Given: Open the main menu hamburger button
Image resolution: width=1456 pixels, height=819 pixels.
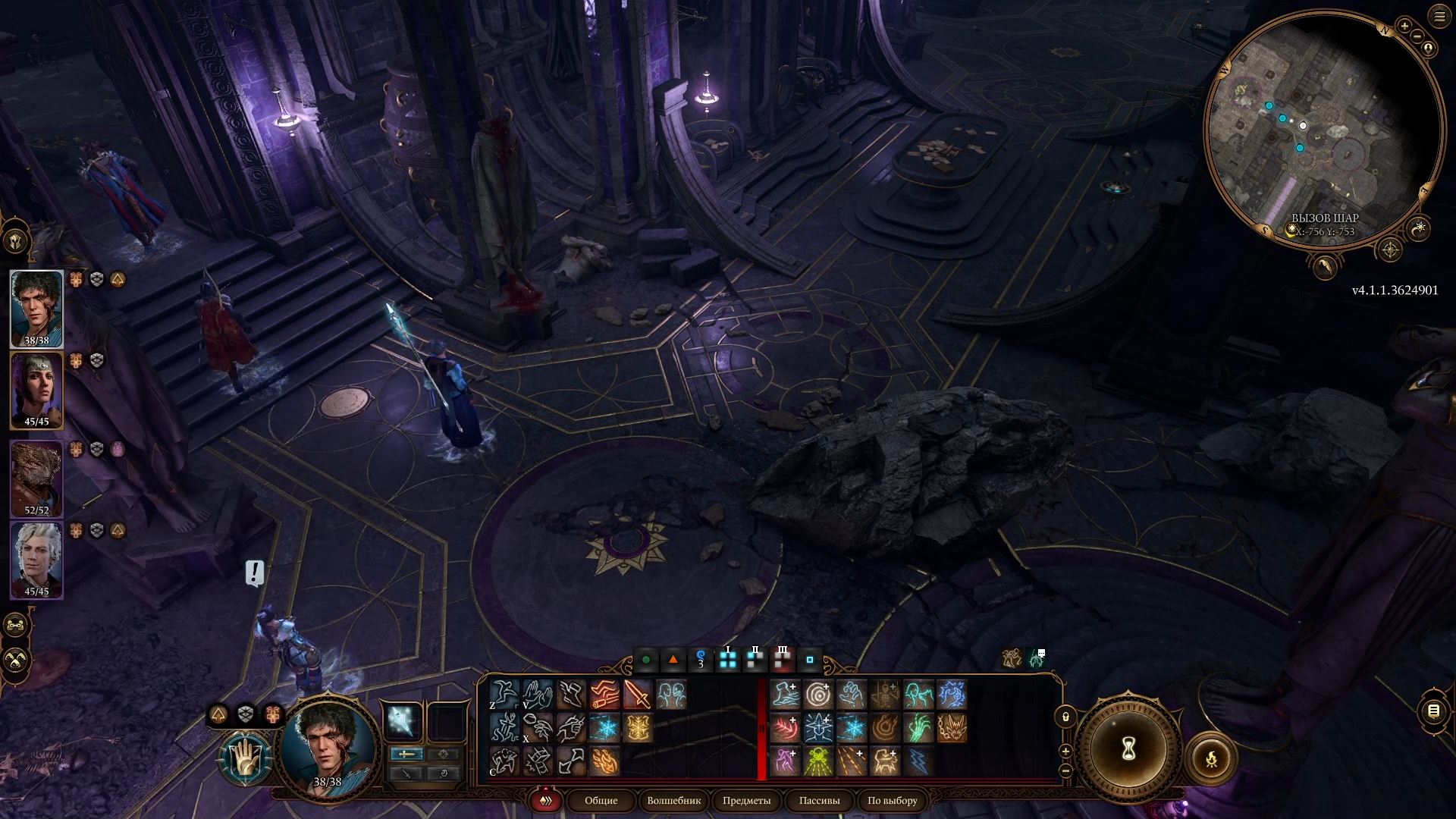Looking at the screenshot, I should point(1439,17).
